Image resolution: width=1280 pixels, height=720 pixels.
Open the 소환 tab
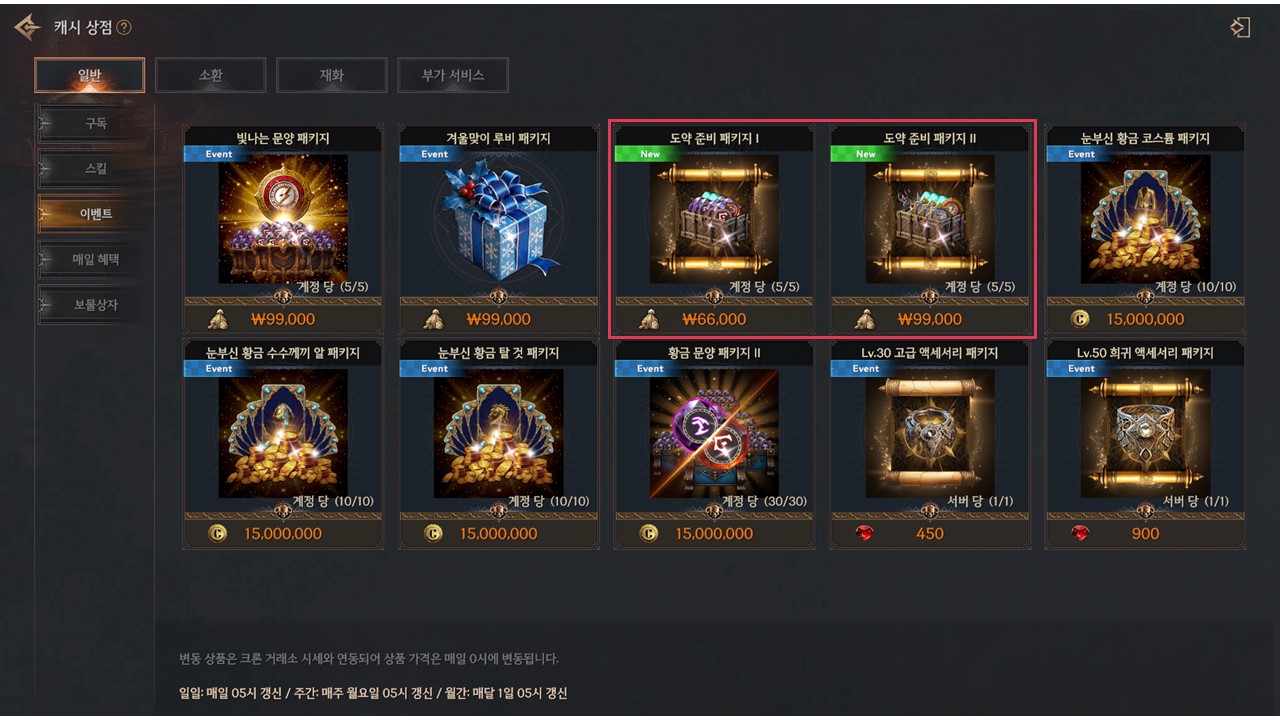[210, 75]
